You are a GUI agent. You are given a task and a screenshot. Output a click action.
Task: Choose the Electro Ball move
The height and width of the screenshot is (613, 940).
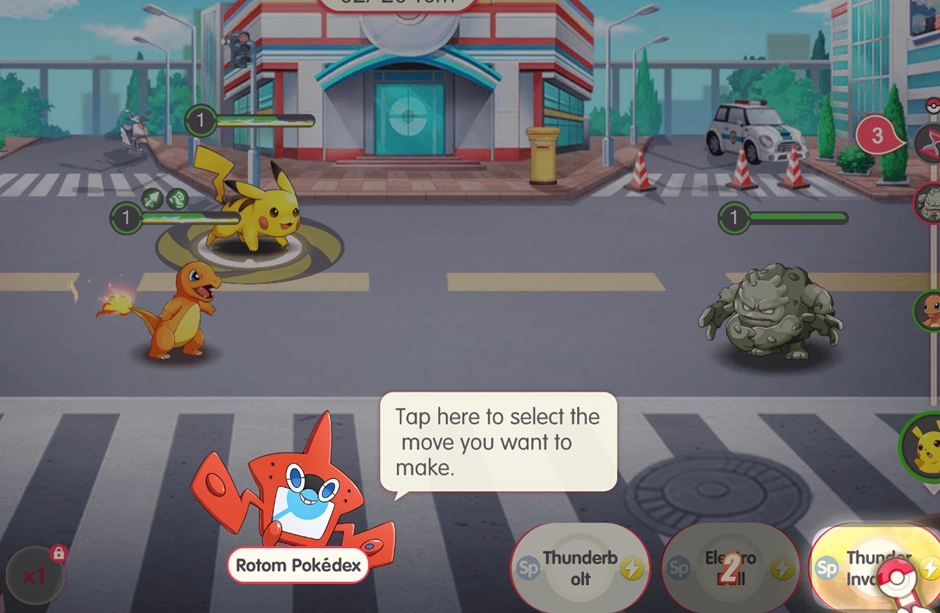(731, 568)
